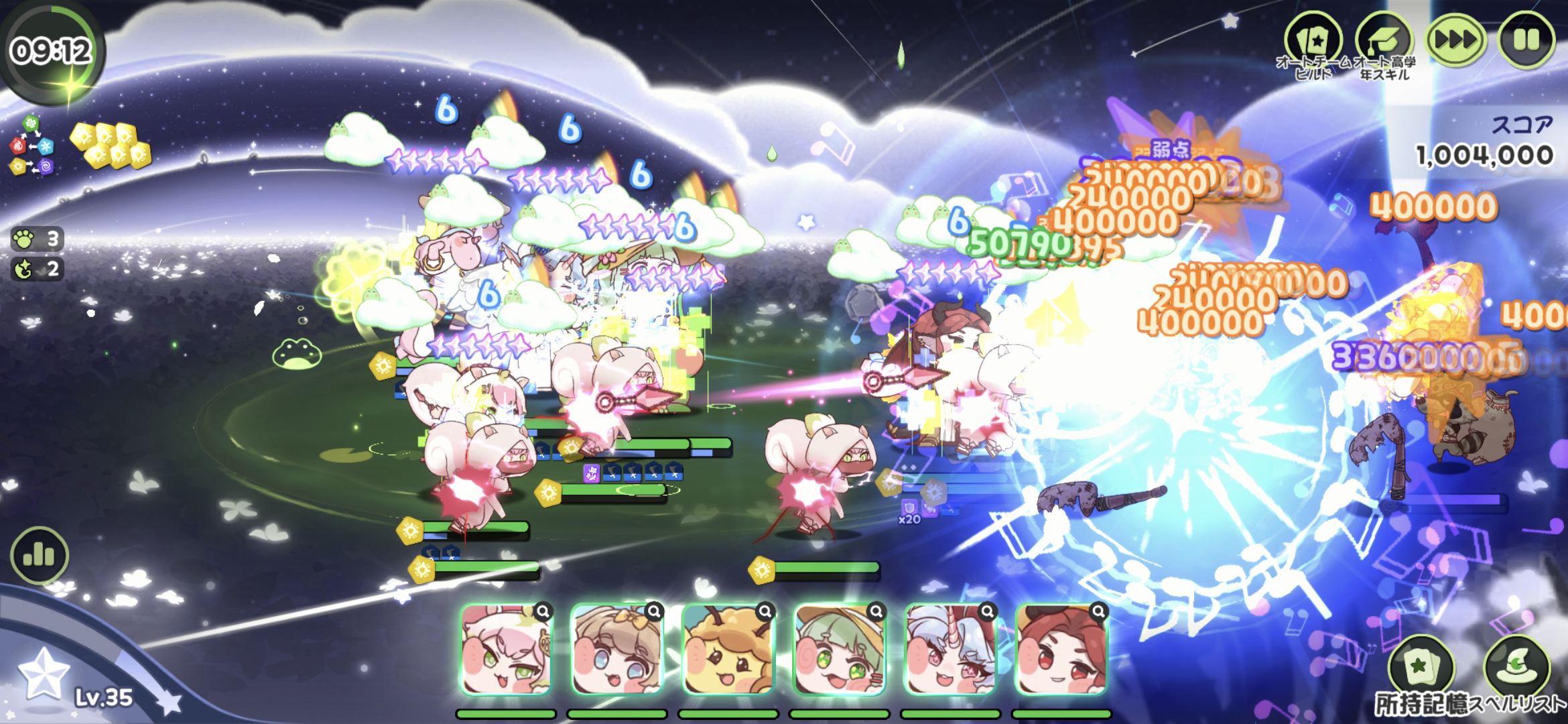Image resolution: width=1568 pixels, height=724 pixels.
Task: Select the yellow bee character portrait
Action: [x=728, y=649]
